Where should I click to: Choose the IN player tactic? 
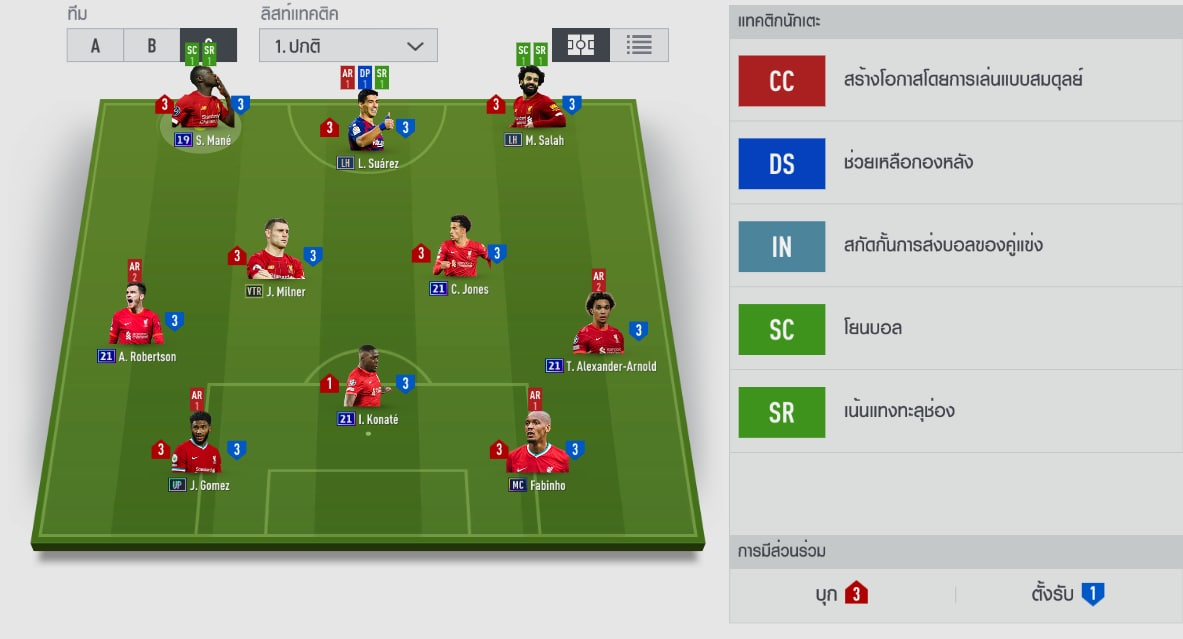pos(781,247)
